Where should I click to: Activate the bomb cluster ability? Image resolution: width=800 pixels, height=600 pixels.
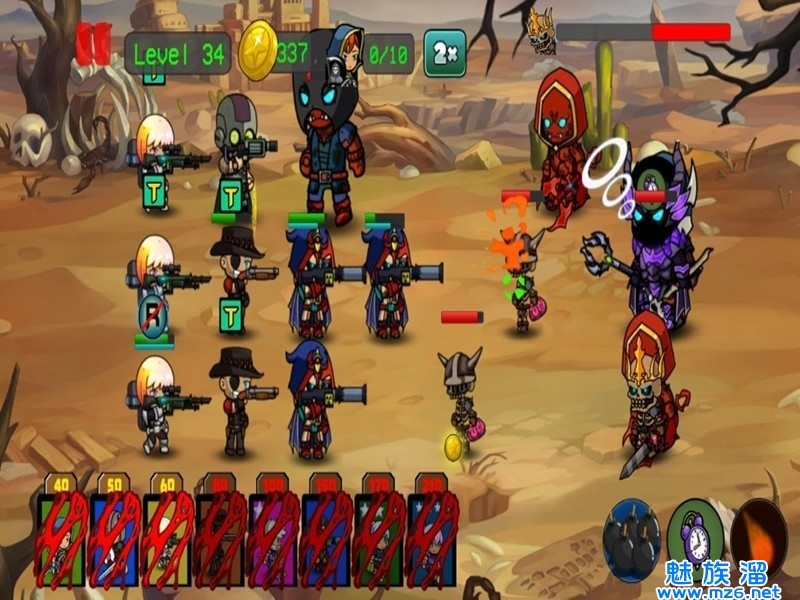(x=631, y=541)
